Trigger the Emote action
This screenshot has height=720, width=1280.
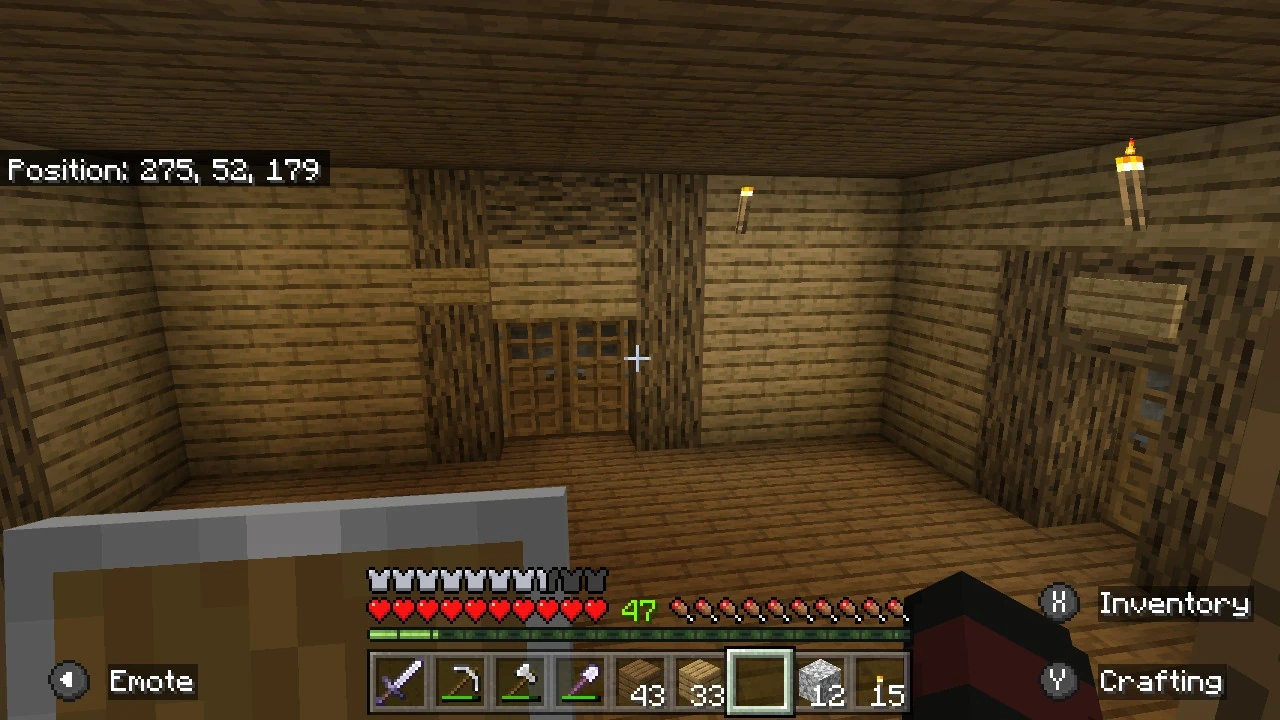[x=151, y=681]
